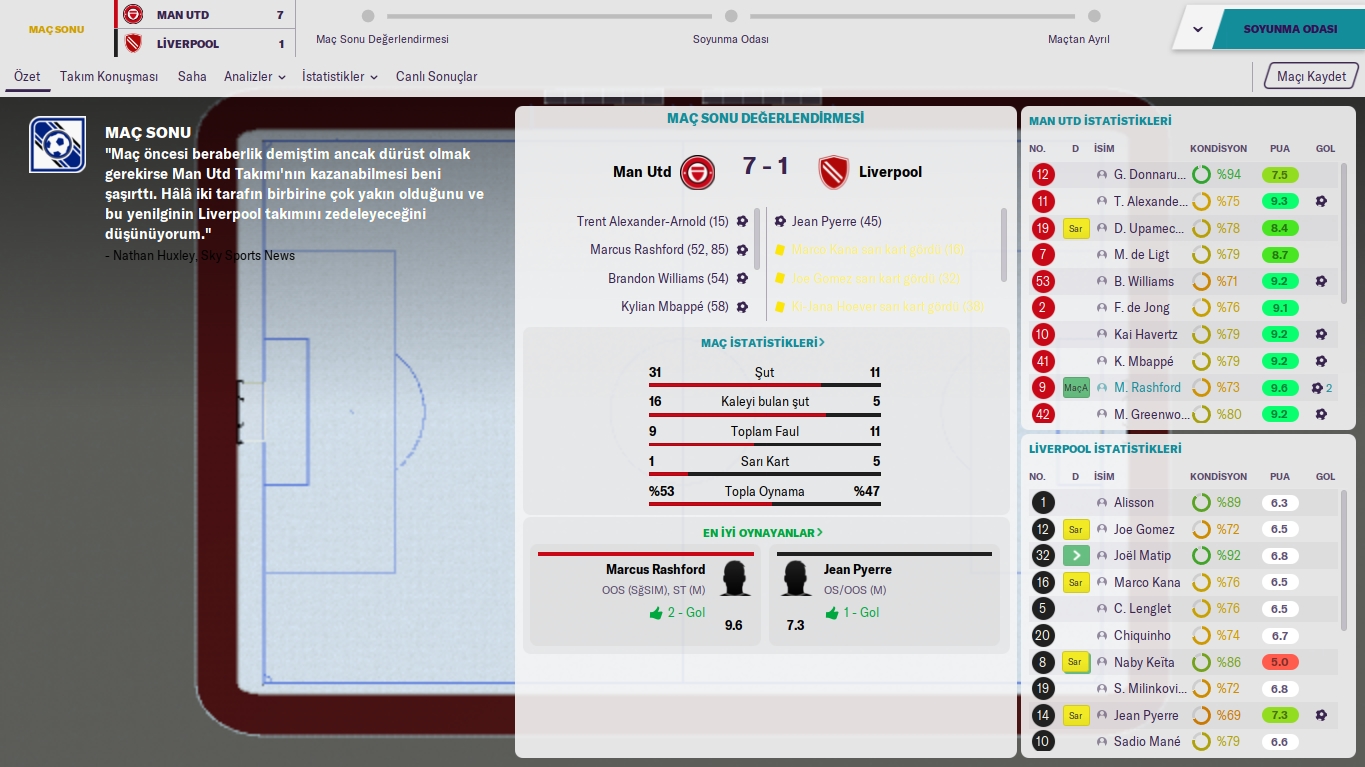This screenshot has width=1365, height=767.
Task: Select the Özet tab
Action: (27, 77)
